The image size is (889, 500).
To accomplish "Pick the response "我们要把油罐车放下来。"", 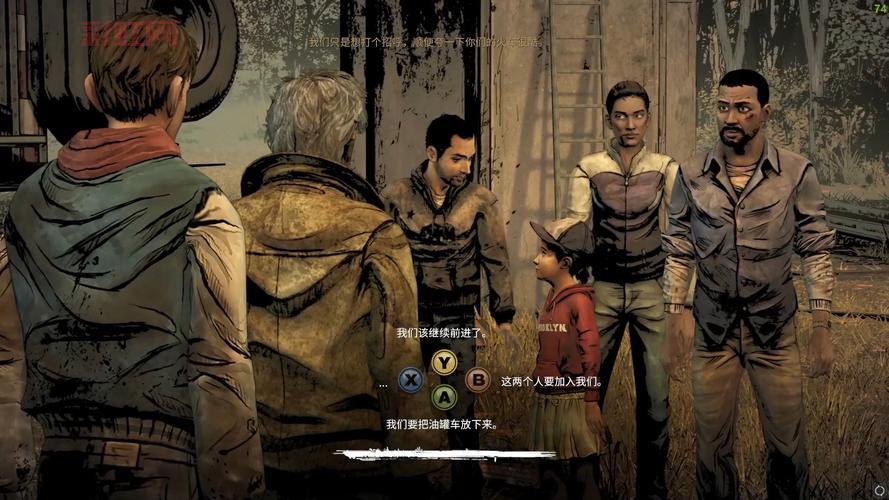I will pyautogui.click(x=442, y=424).
